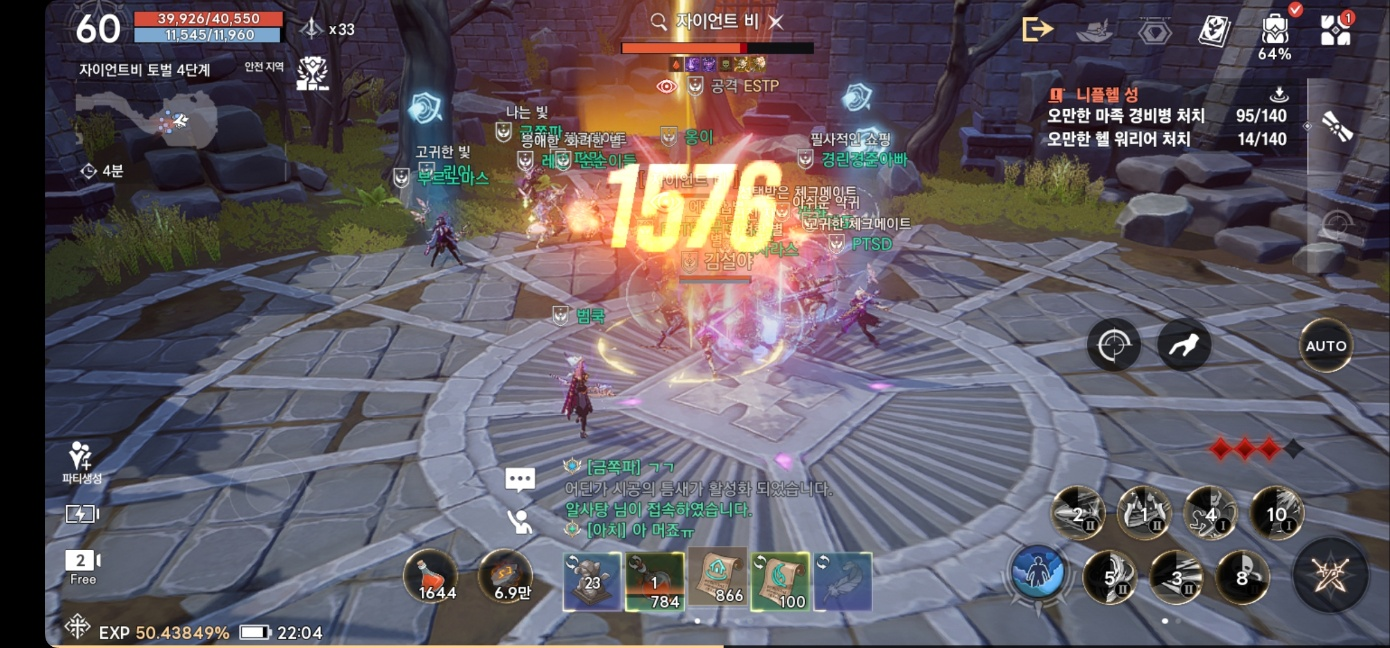Screen dimensions: 1390x648
Task: Open the trophy ranking icon
Action: pyautogui.click(x=313, y=73)
